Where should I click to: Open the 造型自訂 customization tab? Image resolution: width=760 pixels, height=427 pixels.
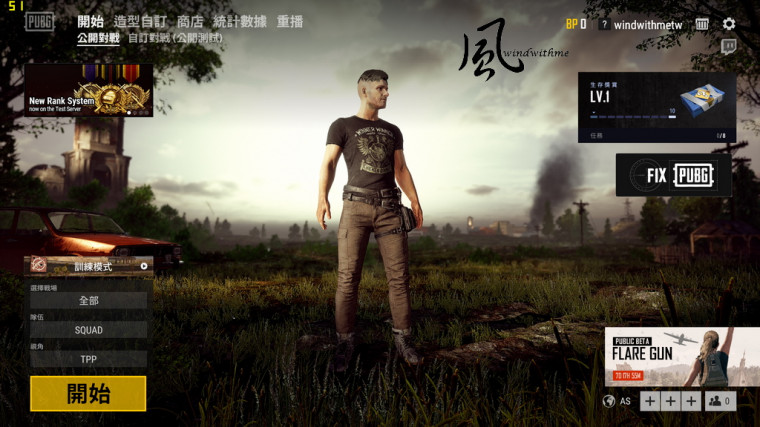pos(140,22)
